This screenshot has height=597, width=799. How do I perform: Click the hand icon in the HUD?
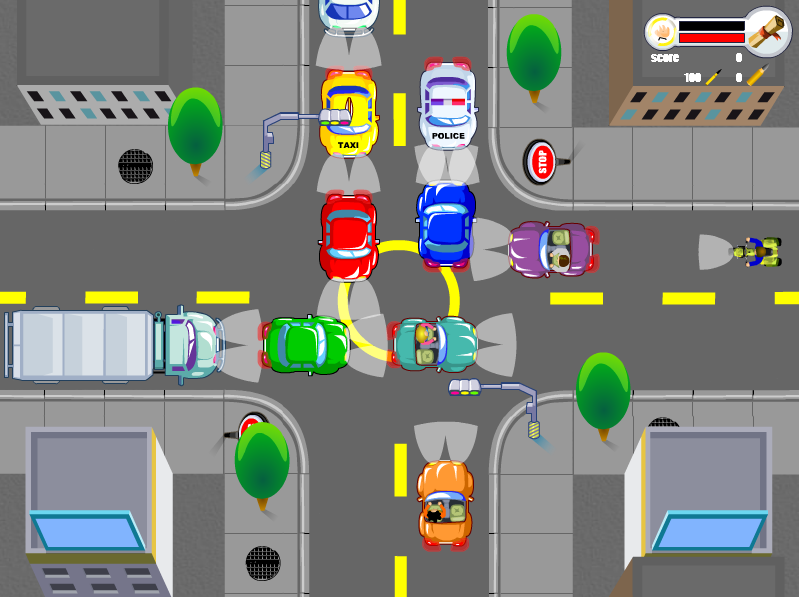coord(661,32)
